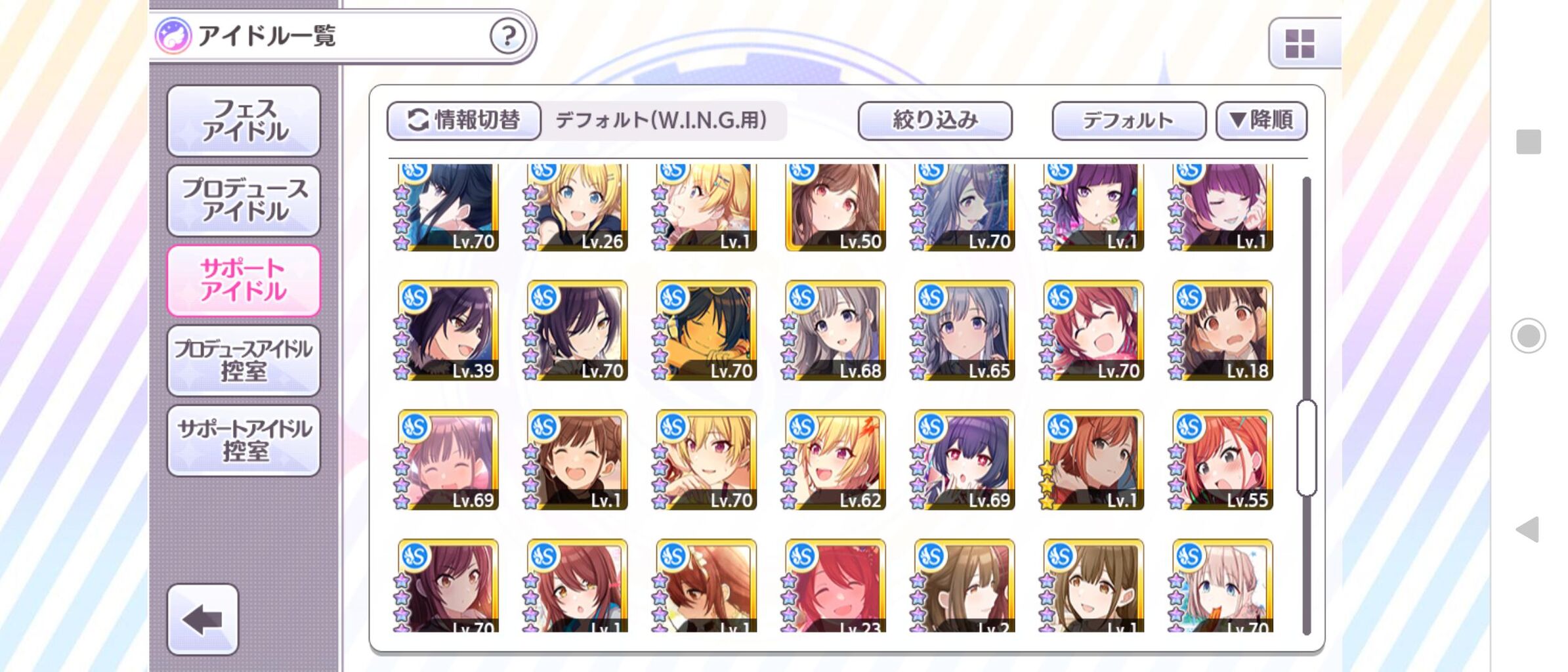Select the サポートアイドル category
The width and height of the screenshot is (1568, 672).
244,279
